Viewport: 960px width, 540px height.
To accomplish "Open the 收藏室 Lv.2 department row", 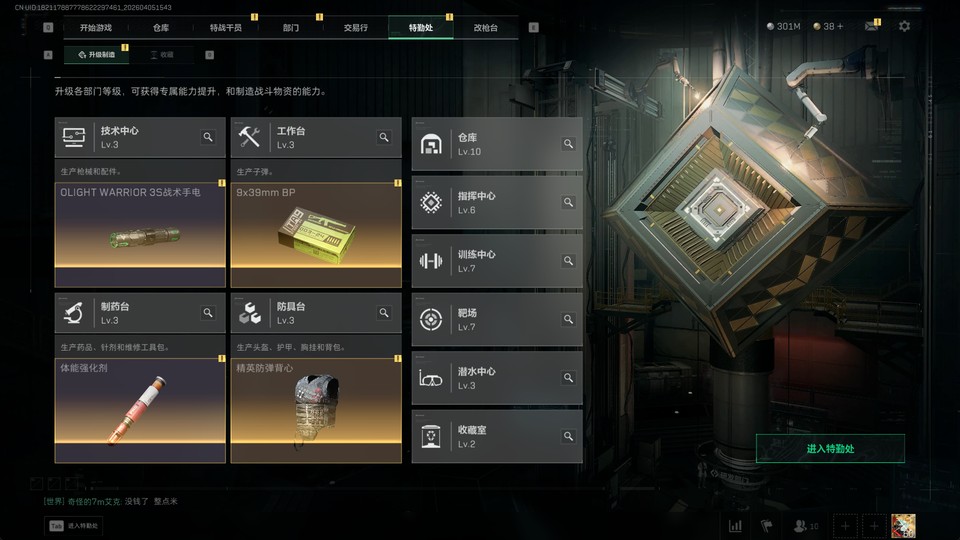I will pos(496,436).
